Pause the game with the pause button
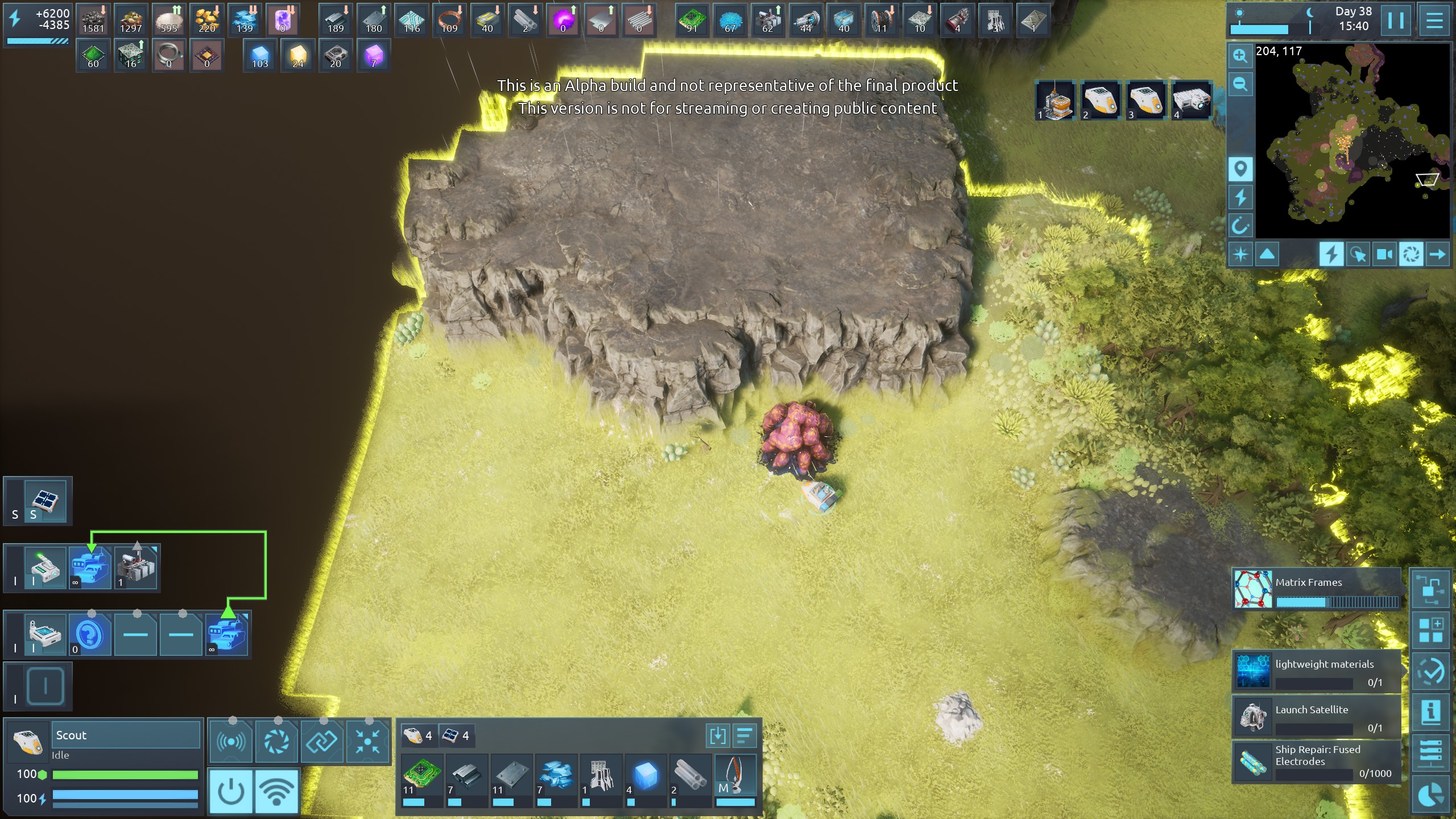The width and height of the screenshot is (1456, 819). (x=1396, y=20)
